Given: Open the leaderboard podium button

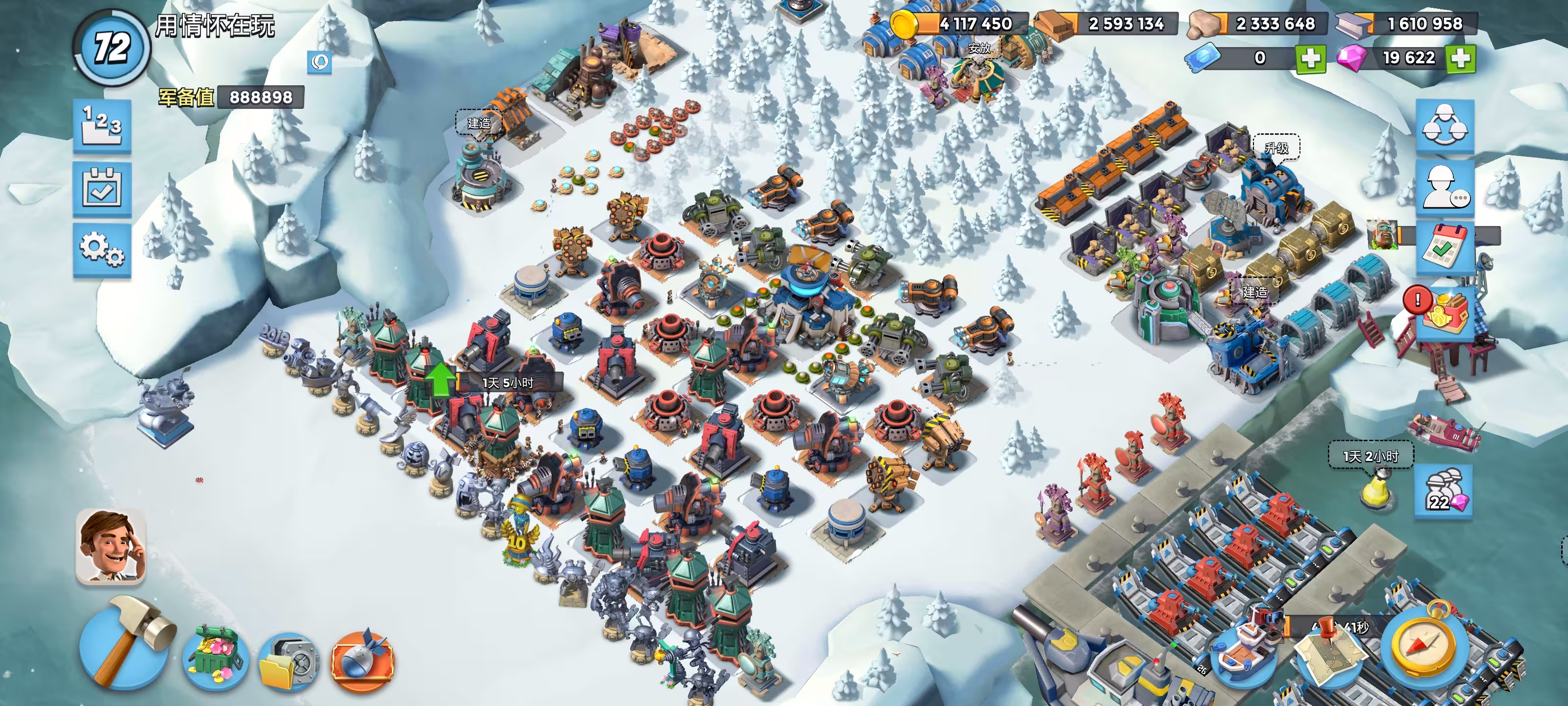Looking at the screenshot, I should point(101,126).
